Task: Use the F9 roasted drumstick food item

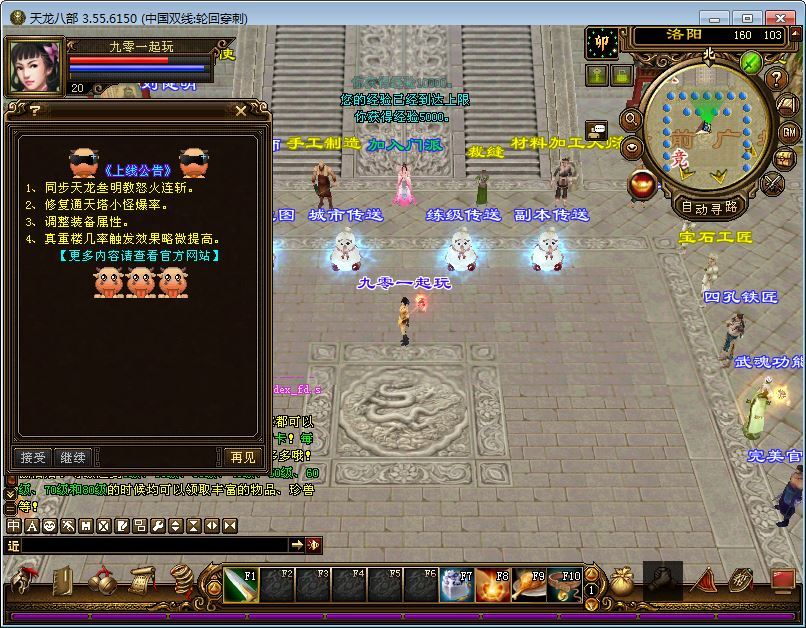Action: click(529, 584)
